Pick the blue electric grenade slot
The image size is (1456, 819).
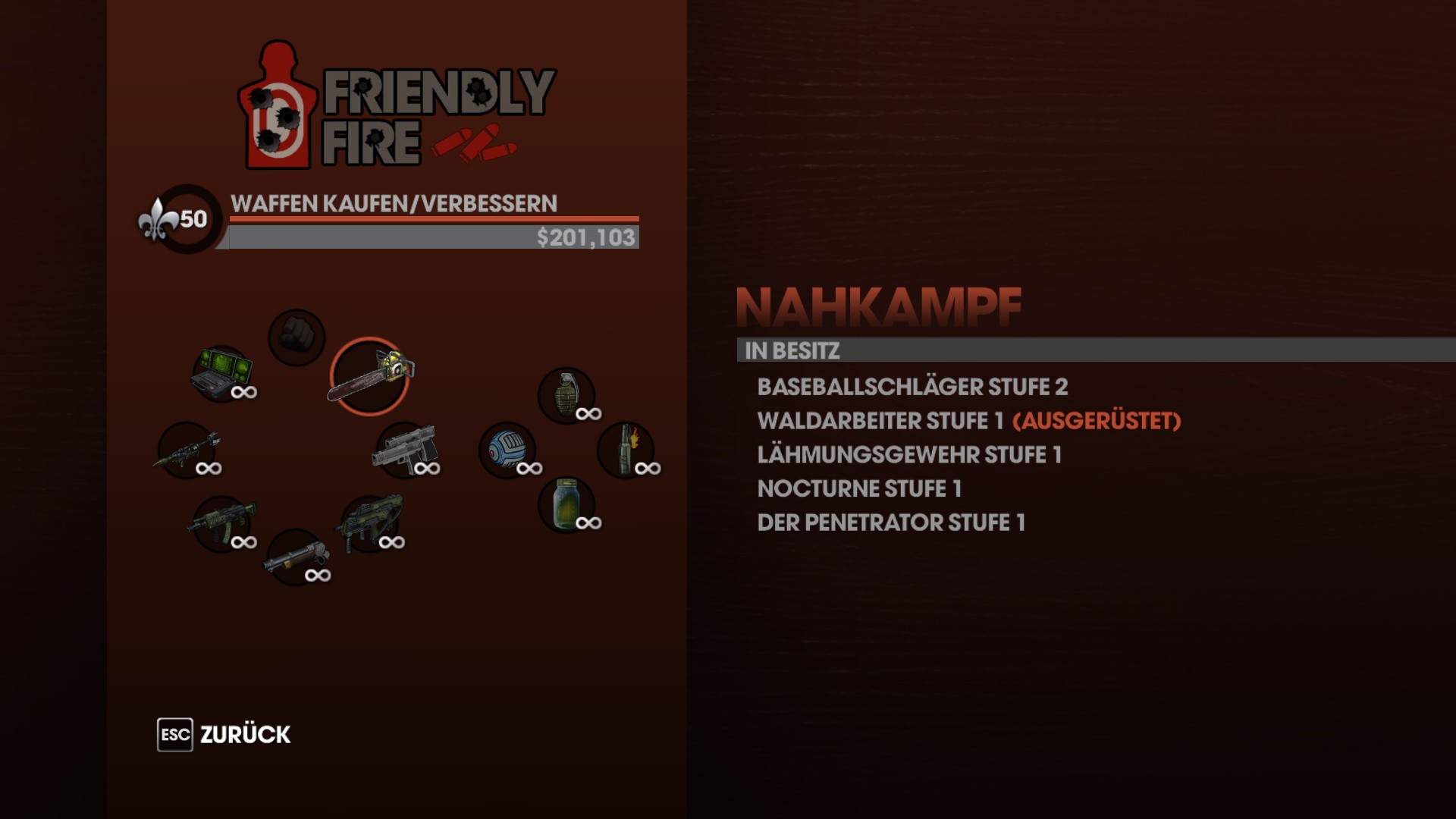(507, 450)
